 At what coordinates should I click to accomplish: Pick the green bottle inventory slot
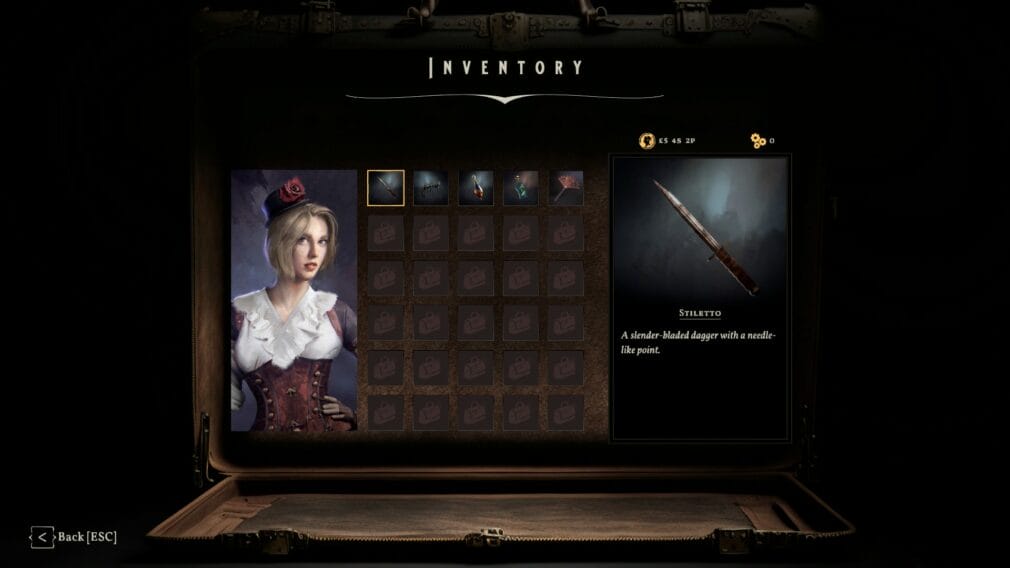click(x=520, y=188)
